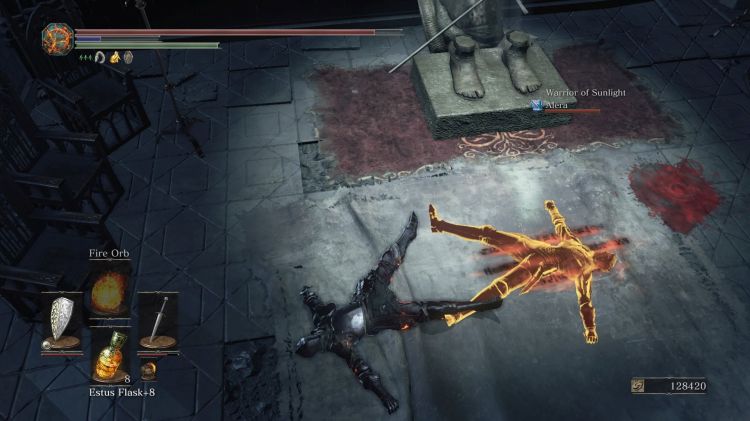750x421 pixels.
Task: Click the green arrows regeneration status icon
Action: (86, 57)
